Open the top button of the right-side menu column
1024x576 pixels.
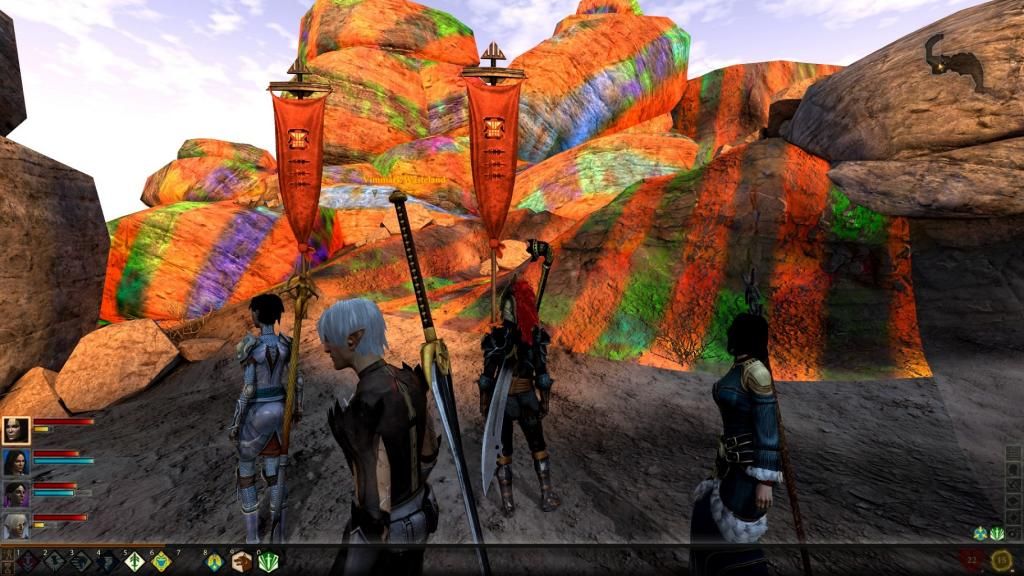(1013, 452)
